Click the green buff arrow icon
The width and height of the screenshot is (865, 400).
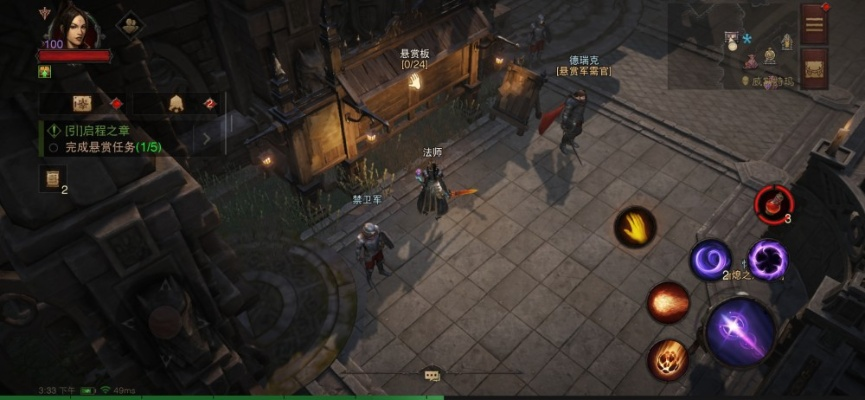pos(45,72)
